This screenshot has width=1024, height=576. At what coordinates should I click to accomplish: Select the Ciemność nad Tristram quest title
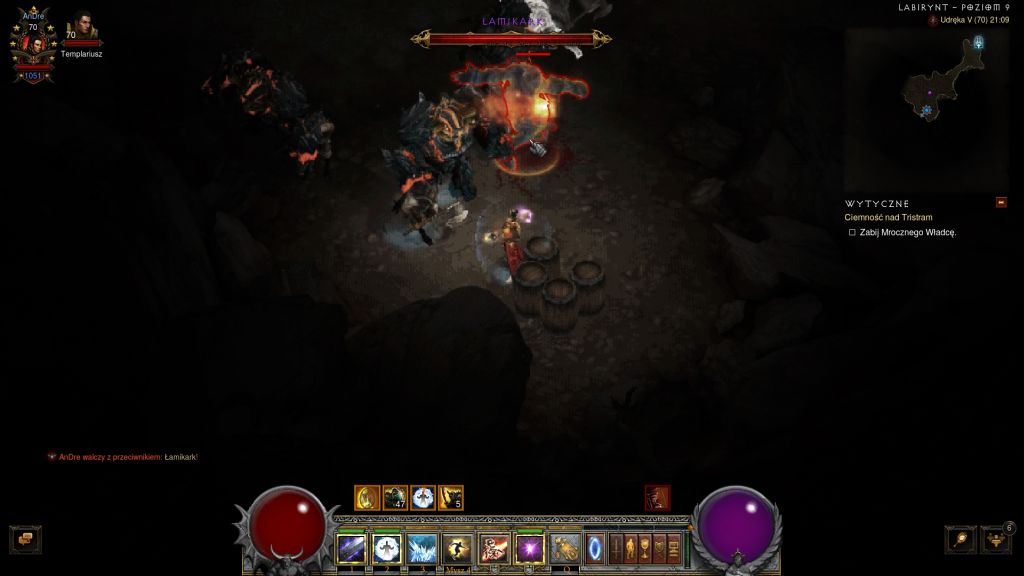(x=888, y=217)
